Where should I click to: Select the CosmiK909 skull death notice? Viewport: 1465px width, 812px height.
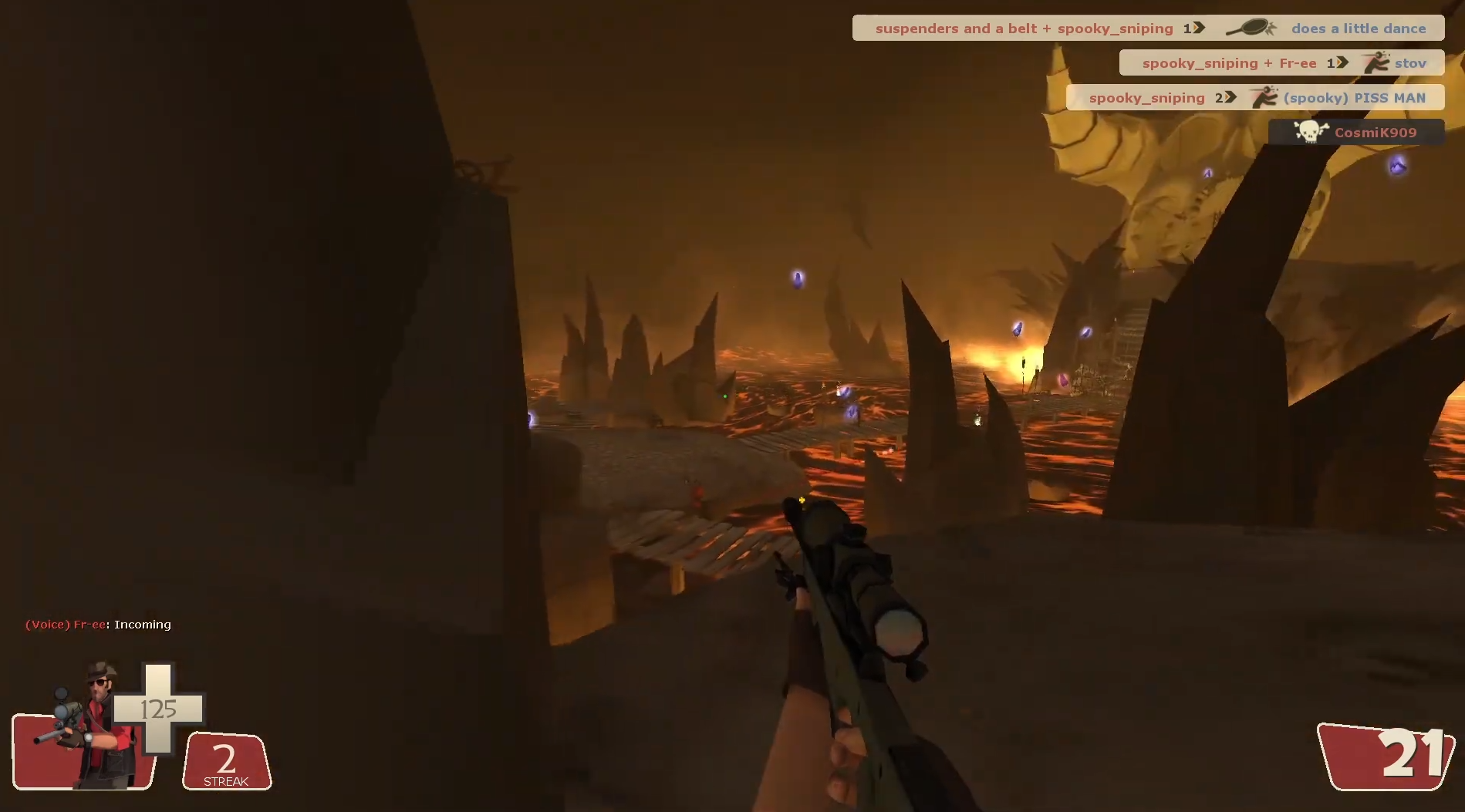1356,133
